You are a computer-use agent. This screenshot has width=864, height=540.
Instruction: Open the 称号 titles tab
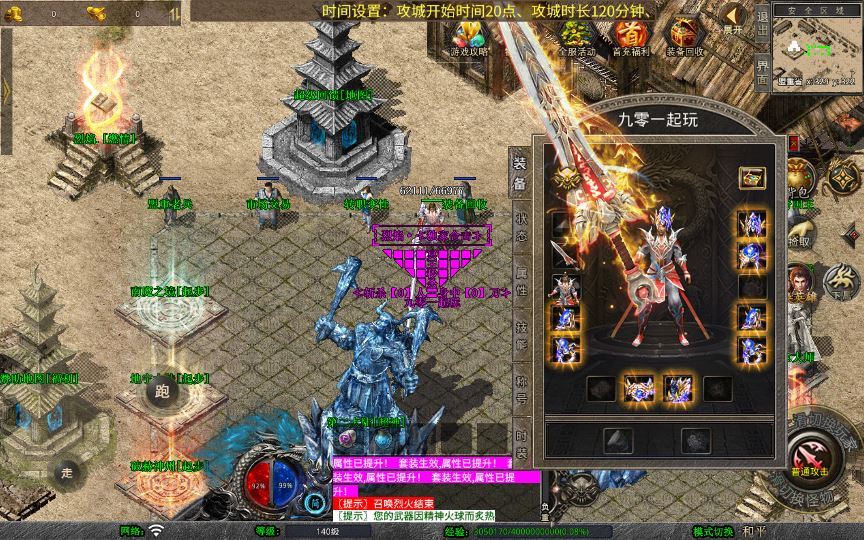521,385
